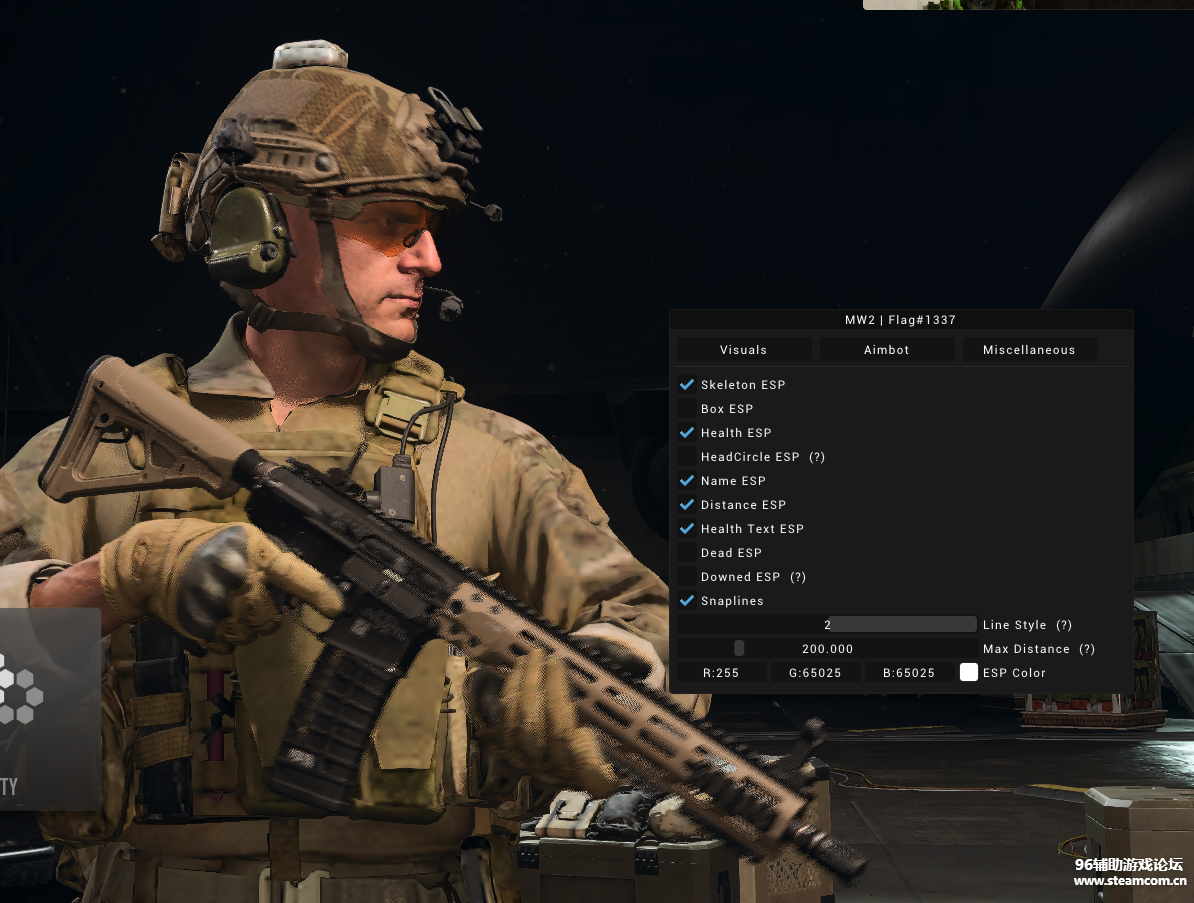The width and height of the screenshot is (1194, 903).
Task: Open the Aimbot tab
Action: (887, 350)
